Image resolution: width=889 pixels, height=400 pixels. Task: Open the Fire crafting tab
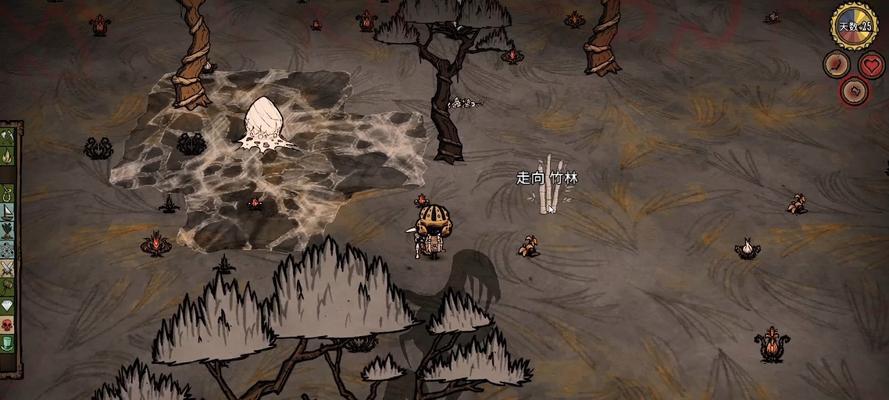9,157
